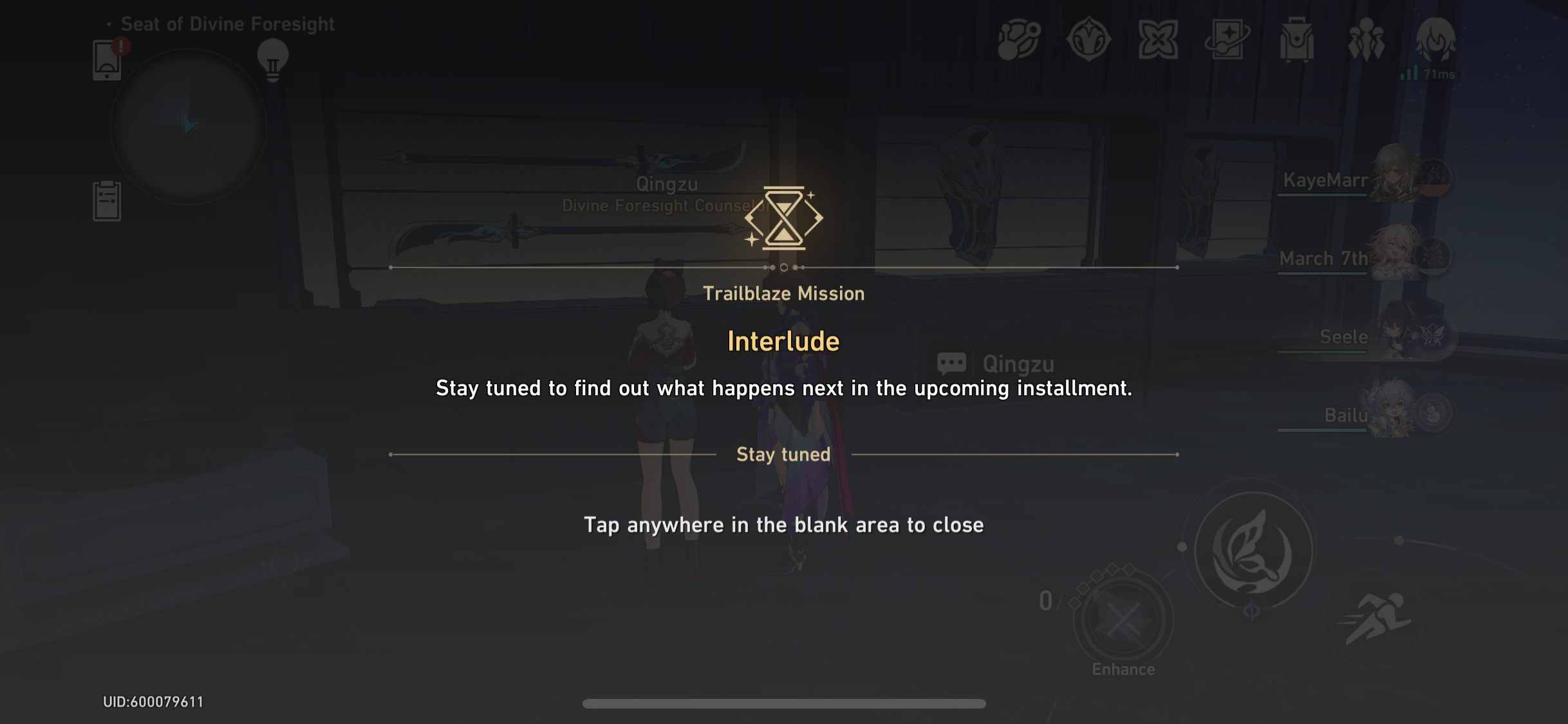Open the tutorial lightbulb icon
The width and height of the screenshot is (1568, 724).
point(273,58)
